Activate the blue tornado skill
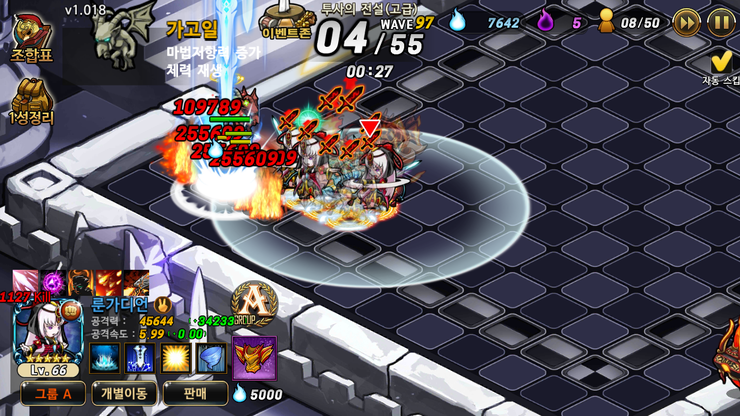The width and height of the screenshot is (740, 416). click(x=211, y=357)
